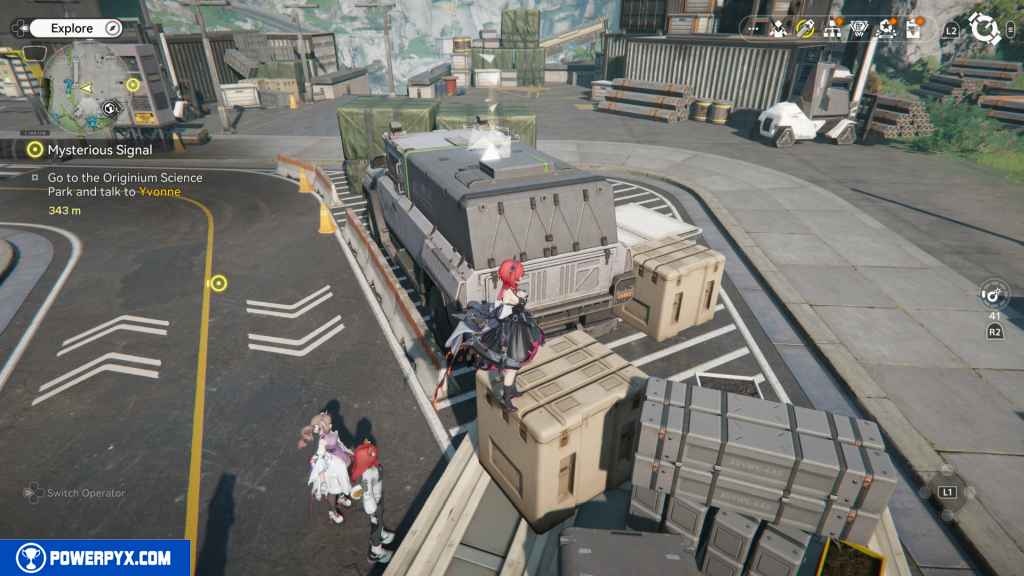Click the yellow-circled wrench icon
The image size is (1024, 576).
tap(805, 29)
